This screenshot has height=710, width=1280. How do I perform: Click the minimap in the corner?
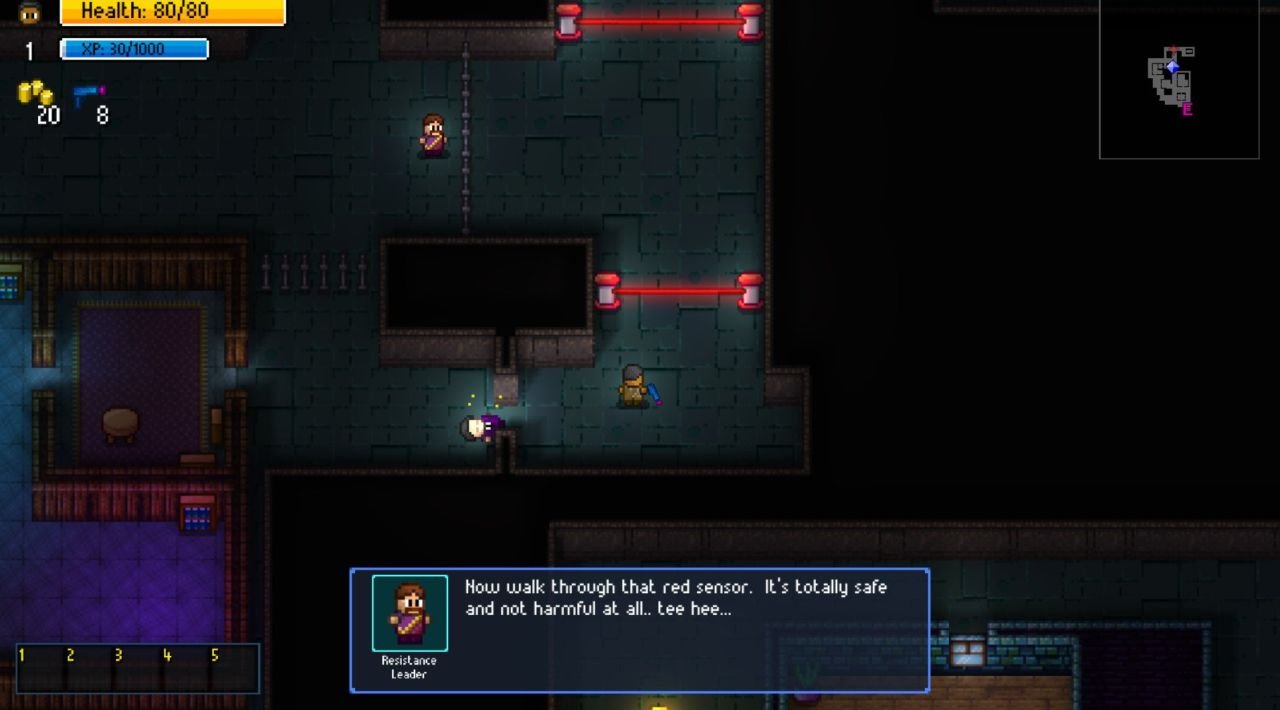[x=1179, y=79]
